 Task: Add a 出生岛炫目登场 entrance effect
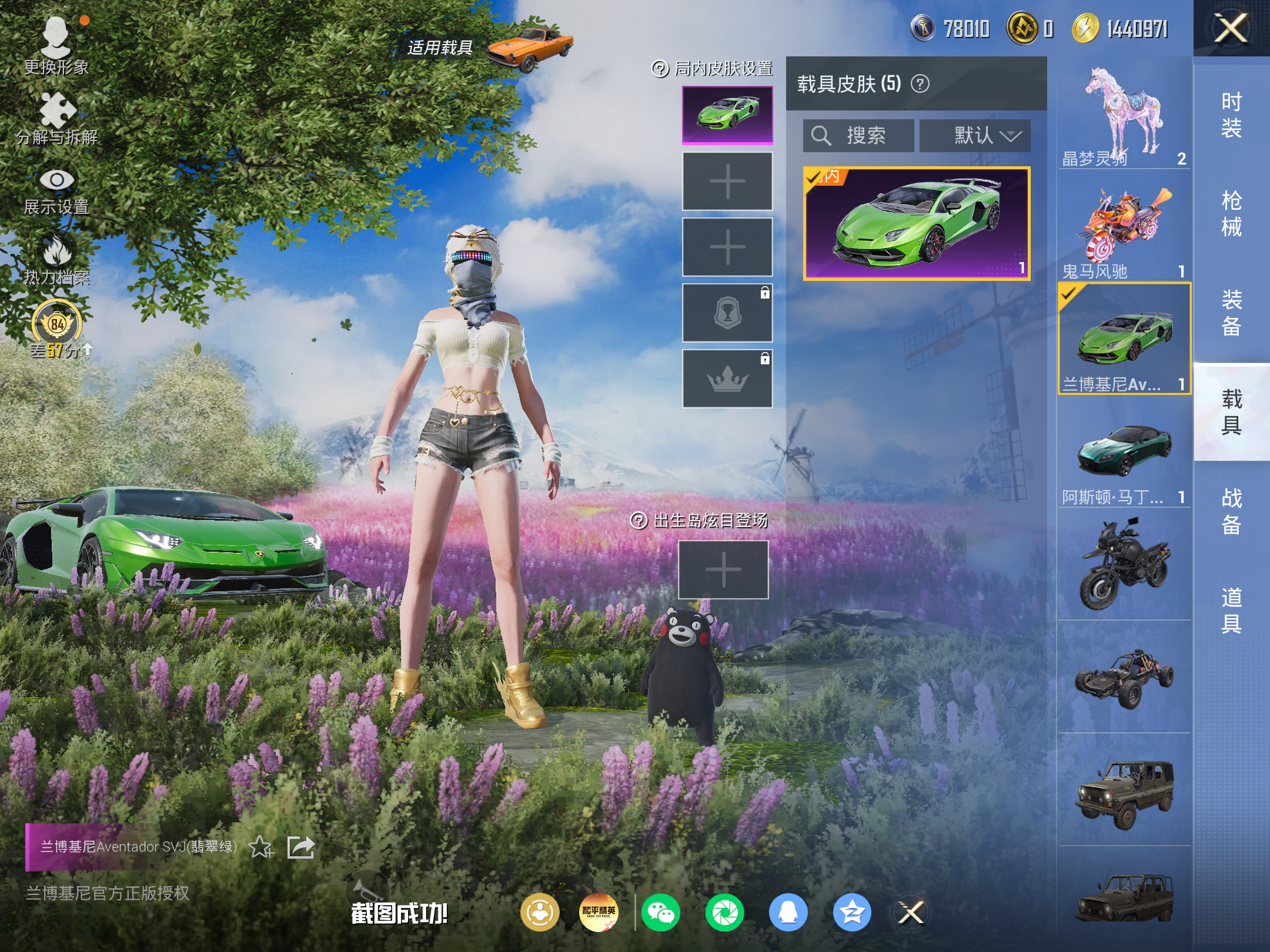(723, 569)
